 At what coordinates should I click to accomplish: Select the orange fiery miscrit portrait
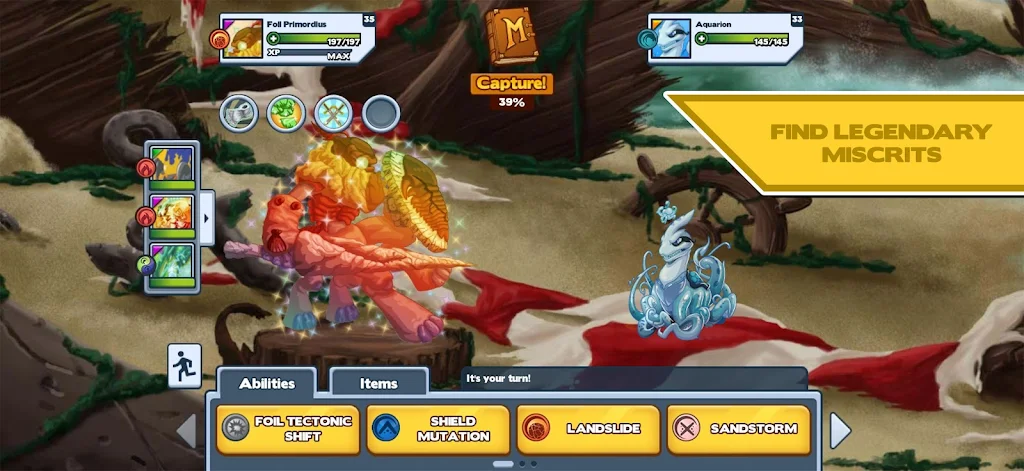point(172,216)
